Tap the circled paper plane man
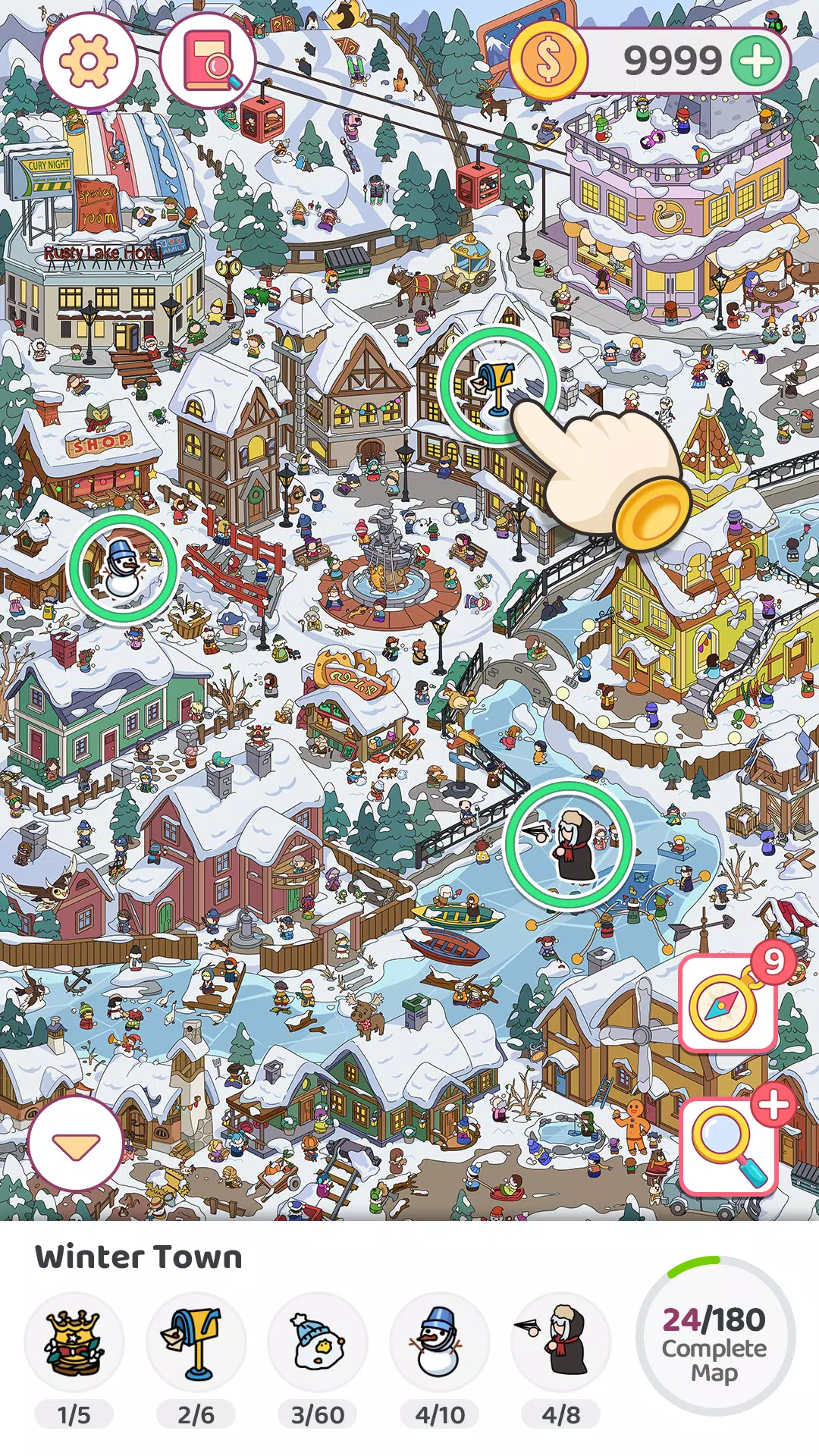The width and height of the screenshot is (819, 1456). 569,844
